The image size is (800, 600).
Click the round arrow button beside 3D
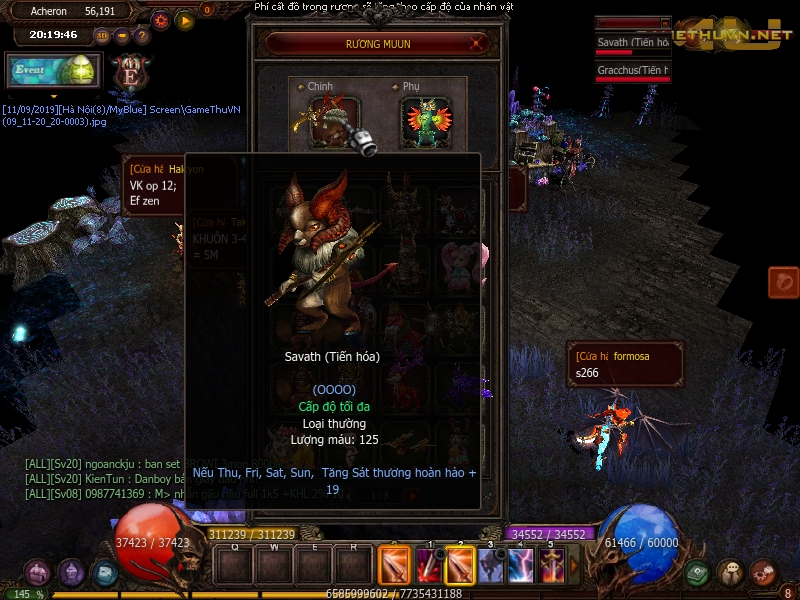[122, 36]
